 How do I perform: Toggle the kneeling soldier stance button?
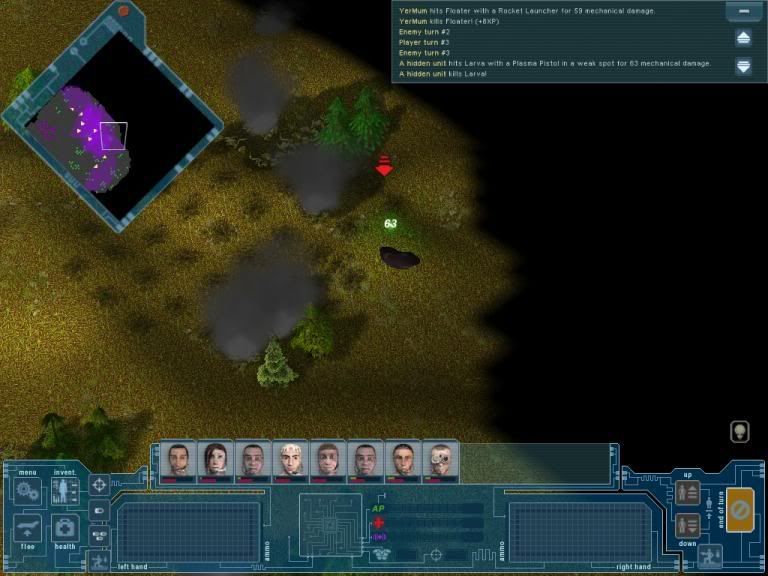coord(710,556)
